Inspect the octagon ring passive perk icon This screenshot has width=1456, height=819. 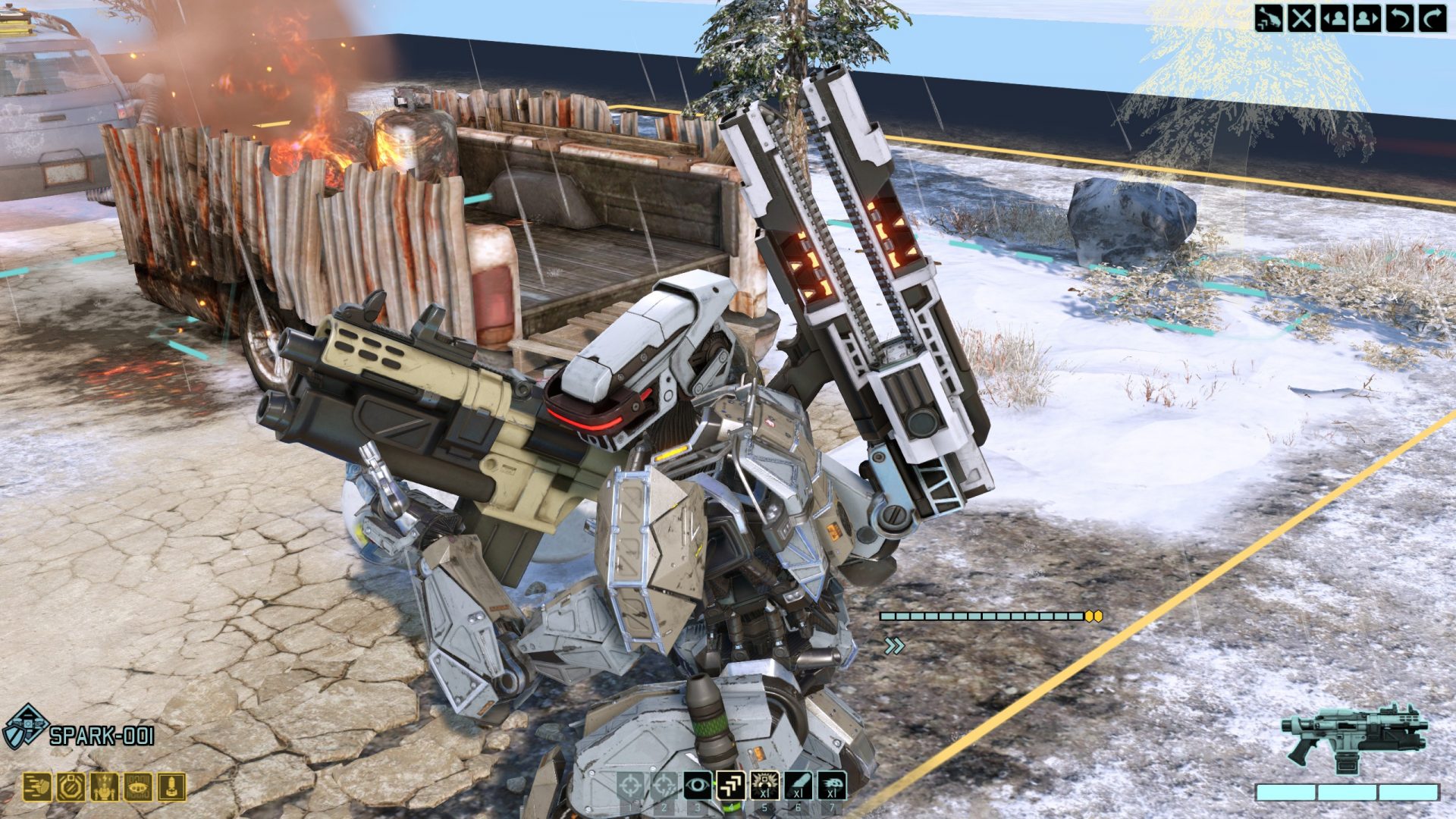click(x=71, y=788)
